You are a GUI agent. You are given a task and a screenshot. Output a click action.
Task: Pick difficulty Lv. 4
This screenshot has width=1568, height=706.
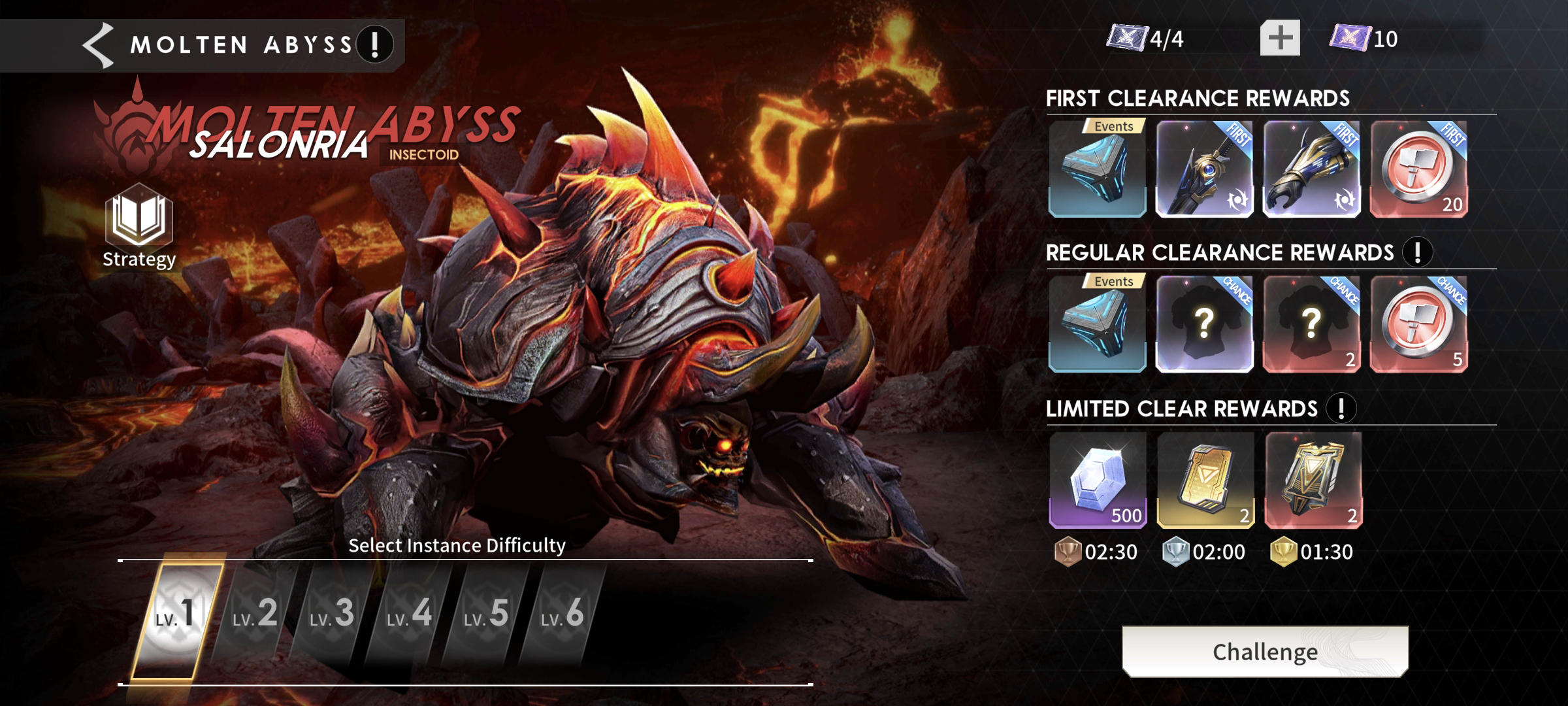point(409,614)
